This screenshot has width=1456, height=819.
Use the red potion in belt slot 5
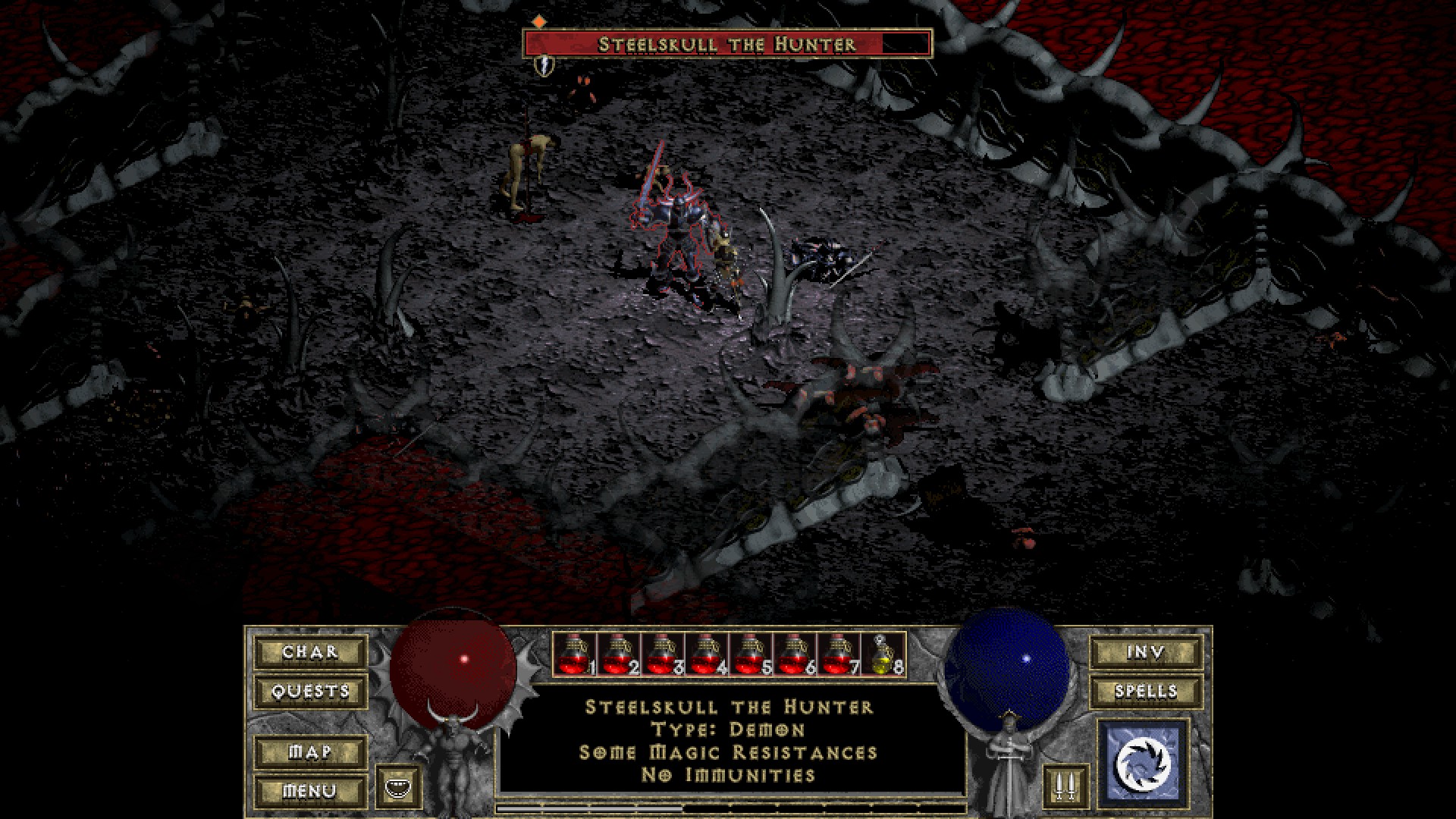point(750,654)
